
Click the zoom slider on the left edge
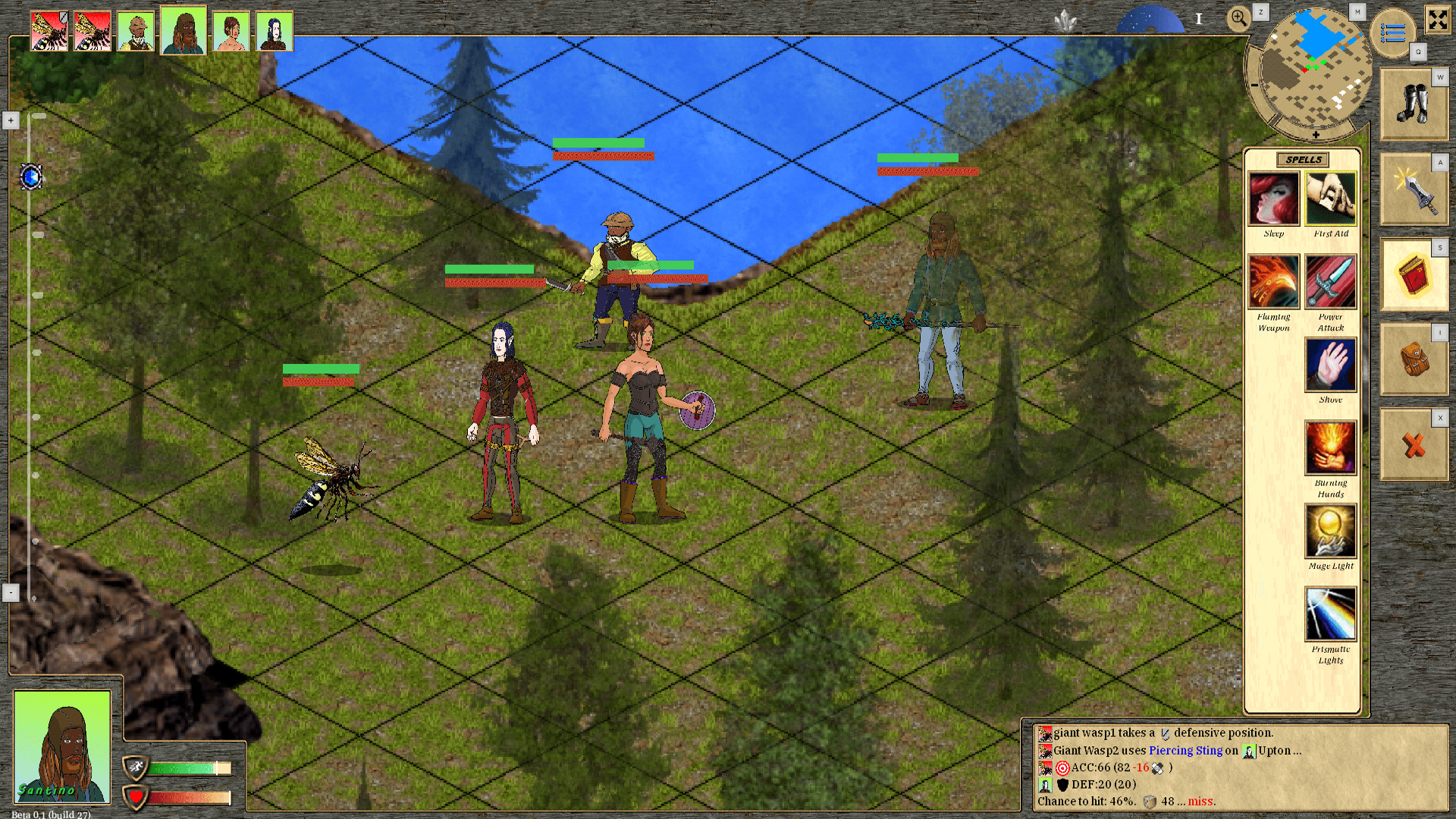(31, 178)
